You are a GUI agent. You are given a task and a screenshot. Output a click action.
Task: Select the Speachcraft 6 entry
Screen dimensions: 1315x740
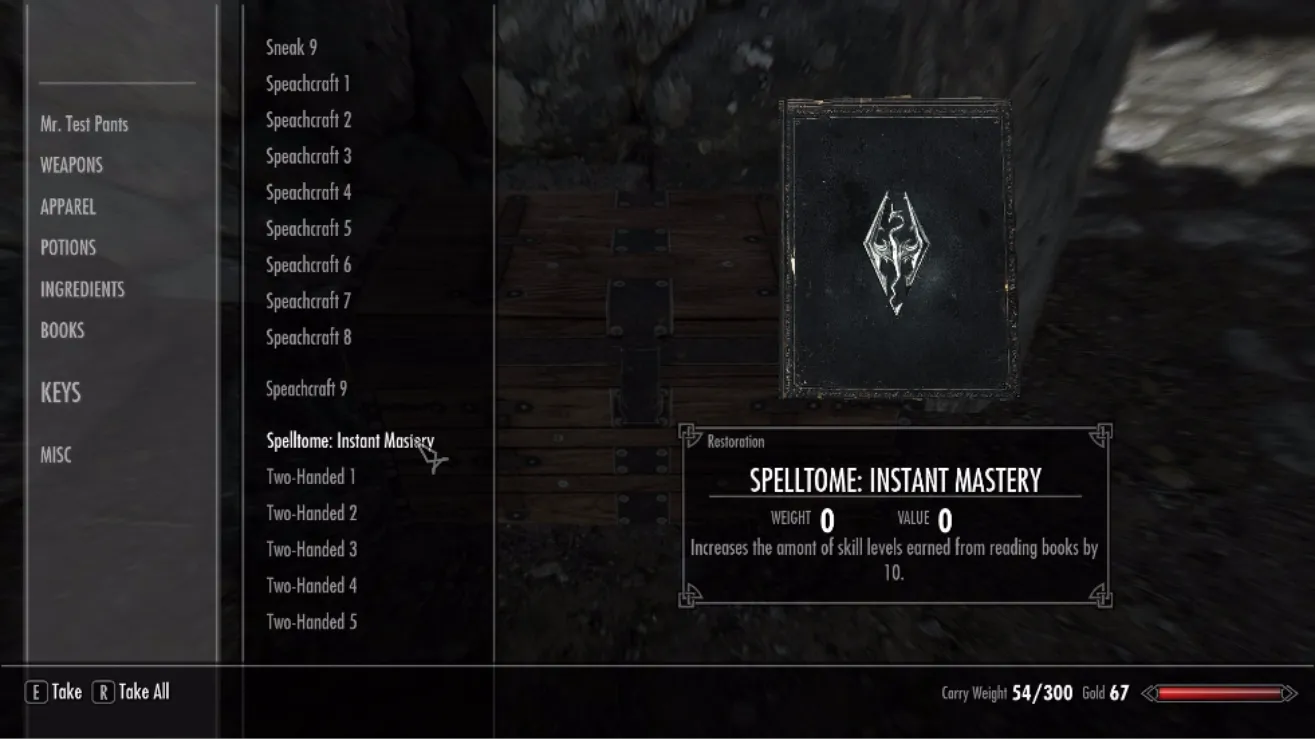(308, 265)
